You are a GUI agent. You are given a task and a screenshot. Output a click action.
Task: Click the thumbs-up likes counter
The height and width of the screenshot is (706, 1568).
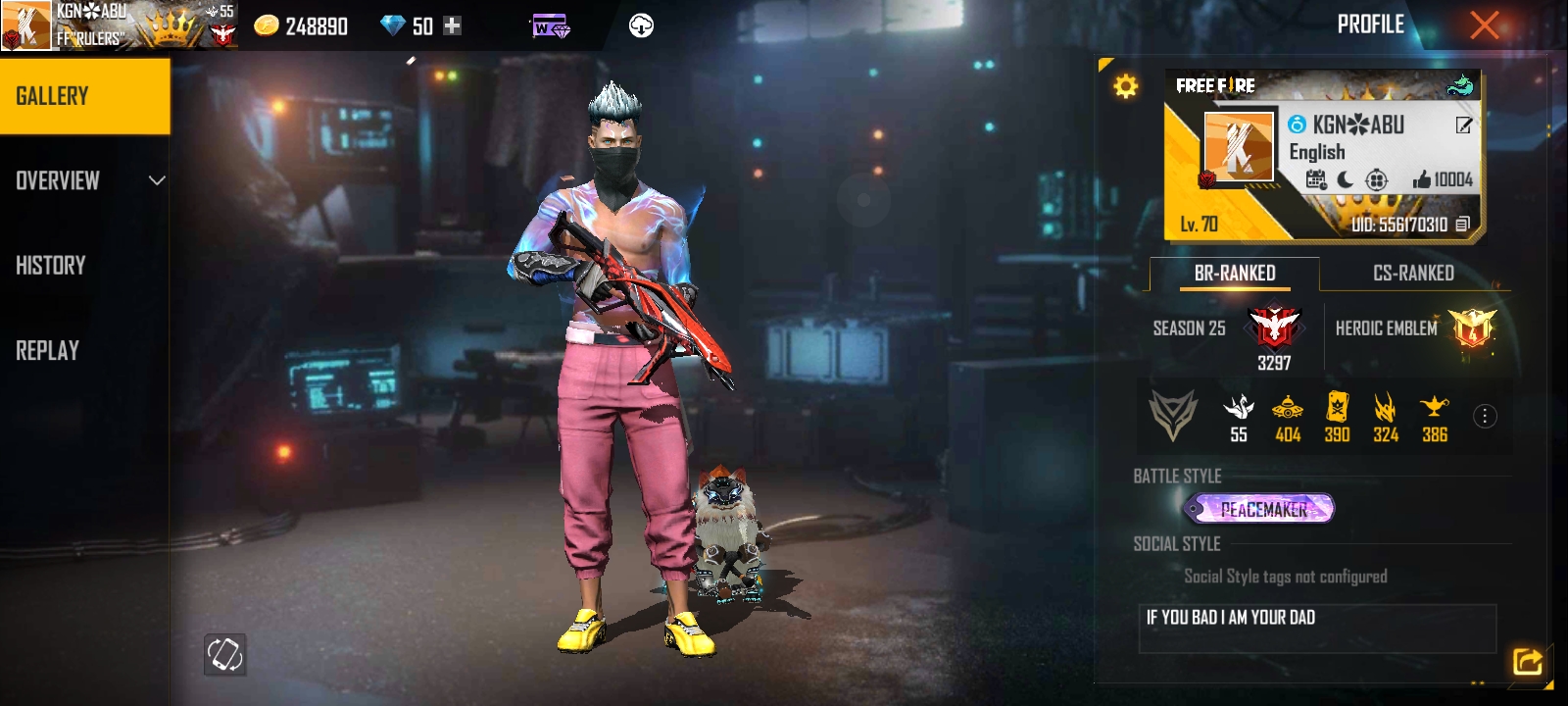1443,179
